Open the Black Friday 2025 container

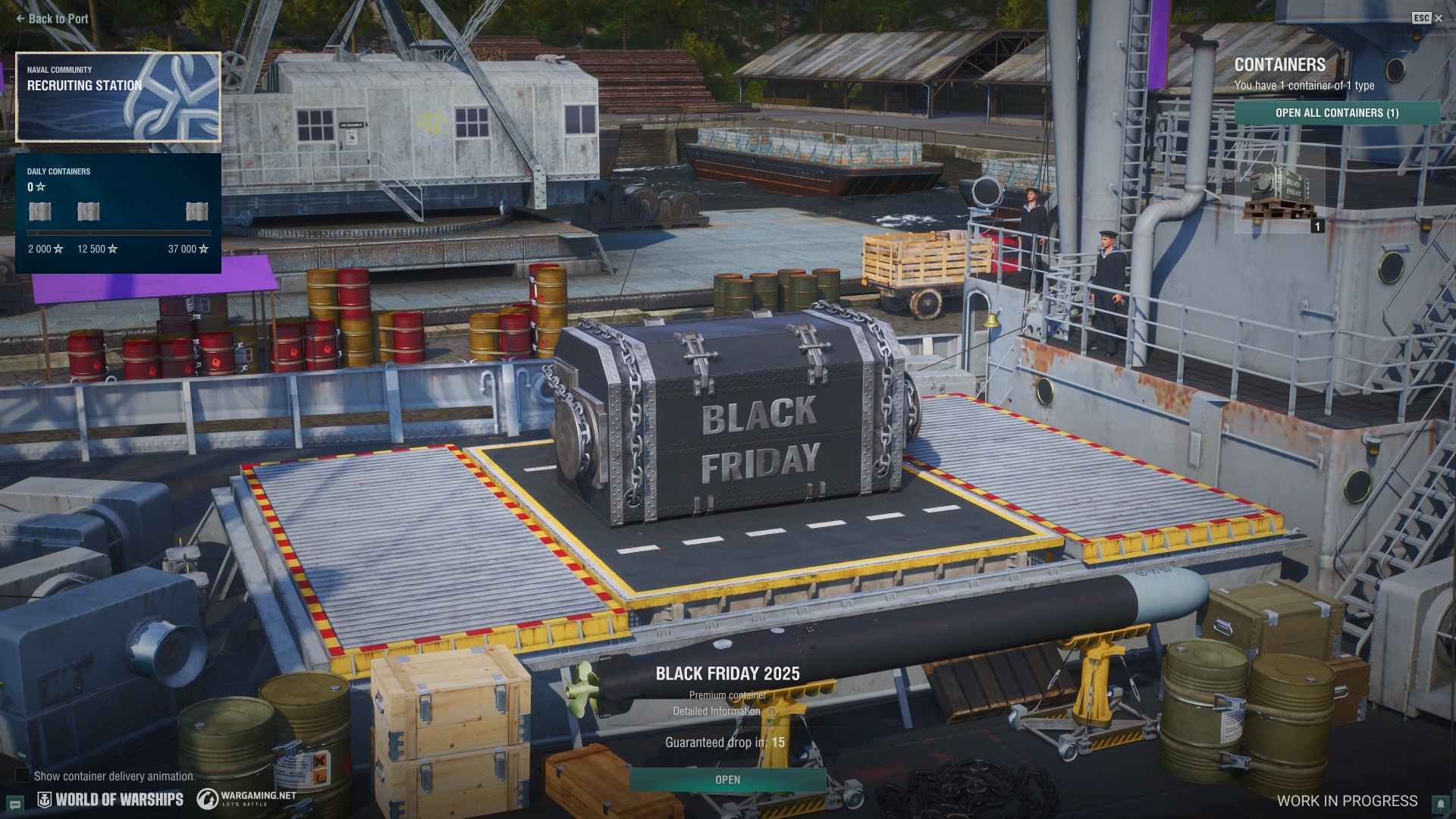pos(727,780)
